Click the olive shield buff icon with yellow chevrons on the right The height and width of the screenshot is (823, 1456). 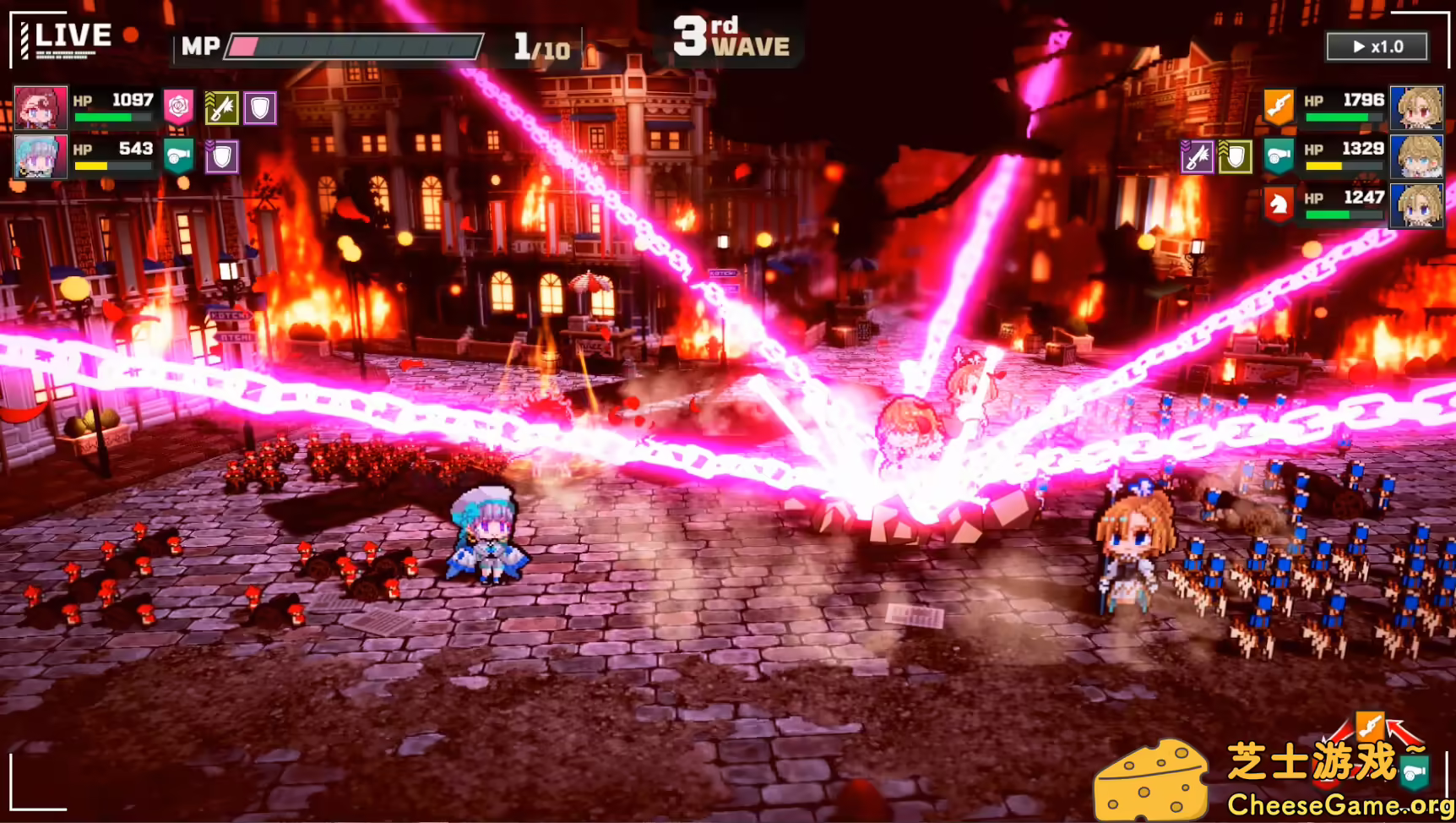[x=1236, y=157]
